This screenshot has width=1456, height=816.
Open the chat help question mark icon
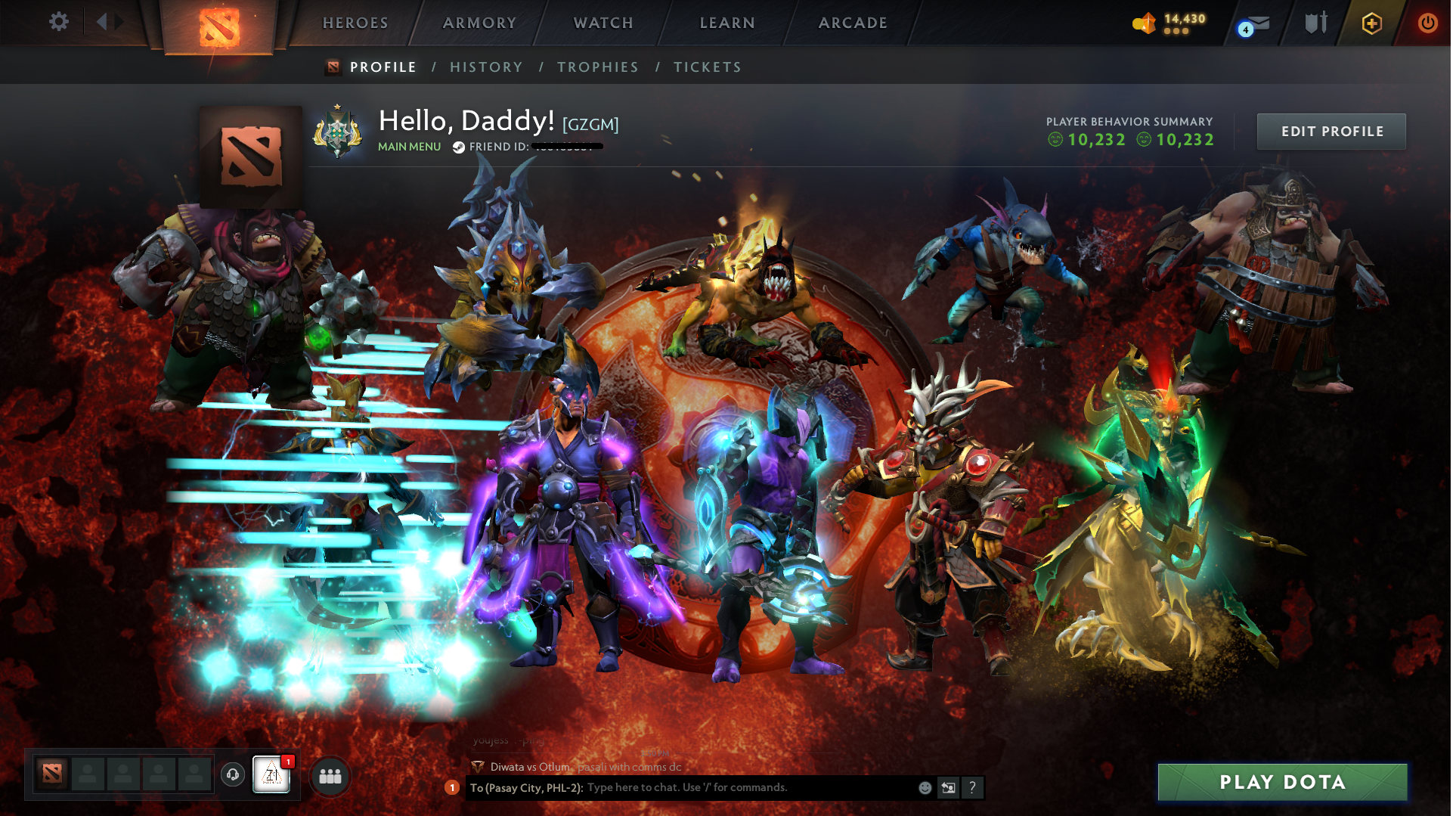click(x=973, y=788)
